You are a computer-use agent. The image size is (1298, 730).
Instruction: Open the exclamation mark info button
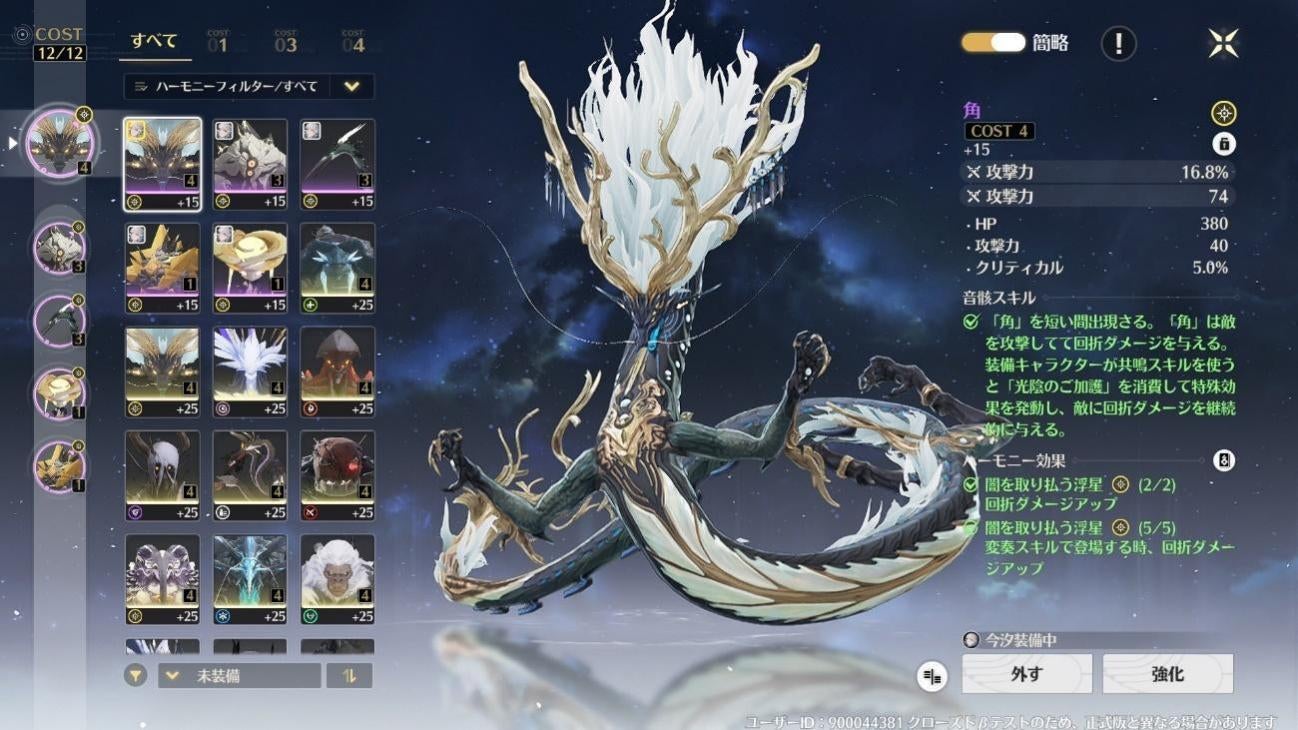coord(1118,43)
